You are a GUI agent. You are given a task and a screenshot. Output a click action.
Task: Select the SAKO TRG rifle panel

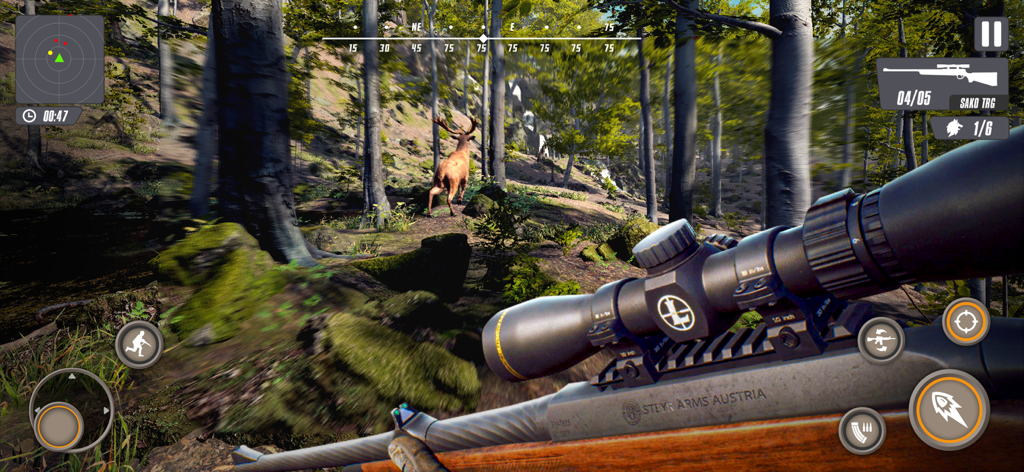[942, 84]
